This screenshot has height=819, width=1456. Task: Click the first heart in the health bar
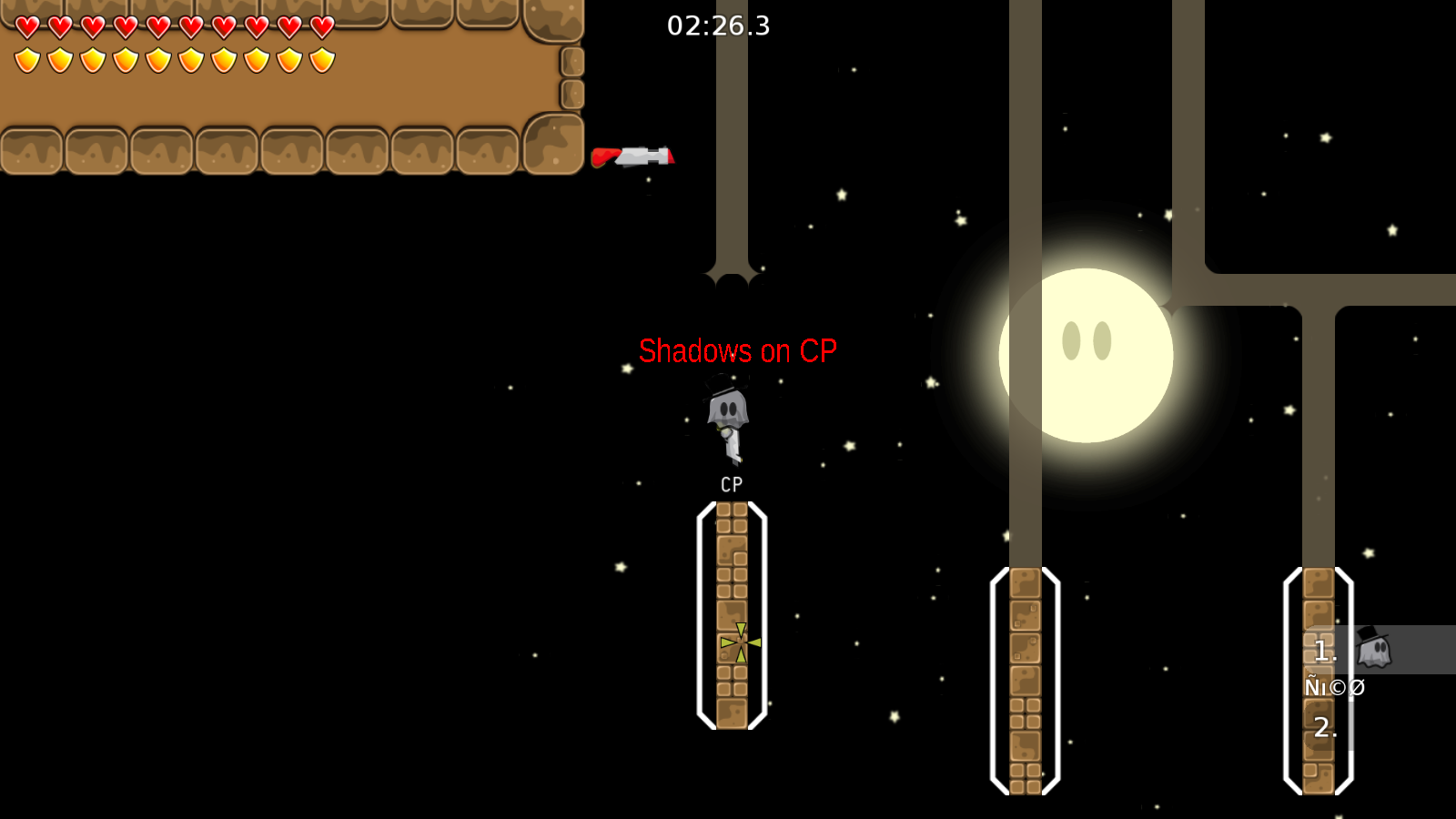25,25
